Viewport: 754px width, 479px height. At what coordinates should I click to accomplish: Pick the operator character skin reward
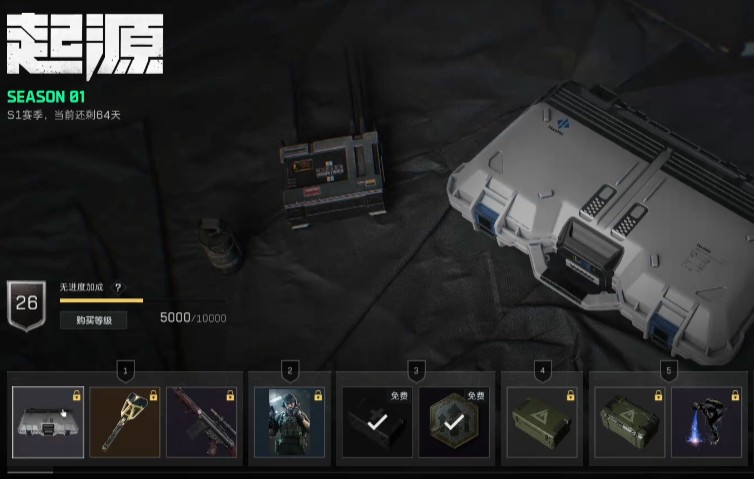[290, 422]
